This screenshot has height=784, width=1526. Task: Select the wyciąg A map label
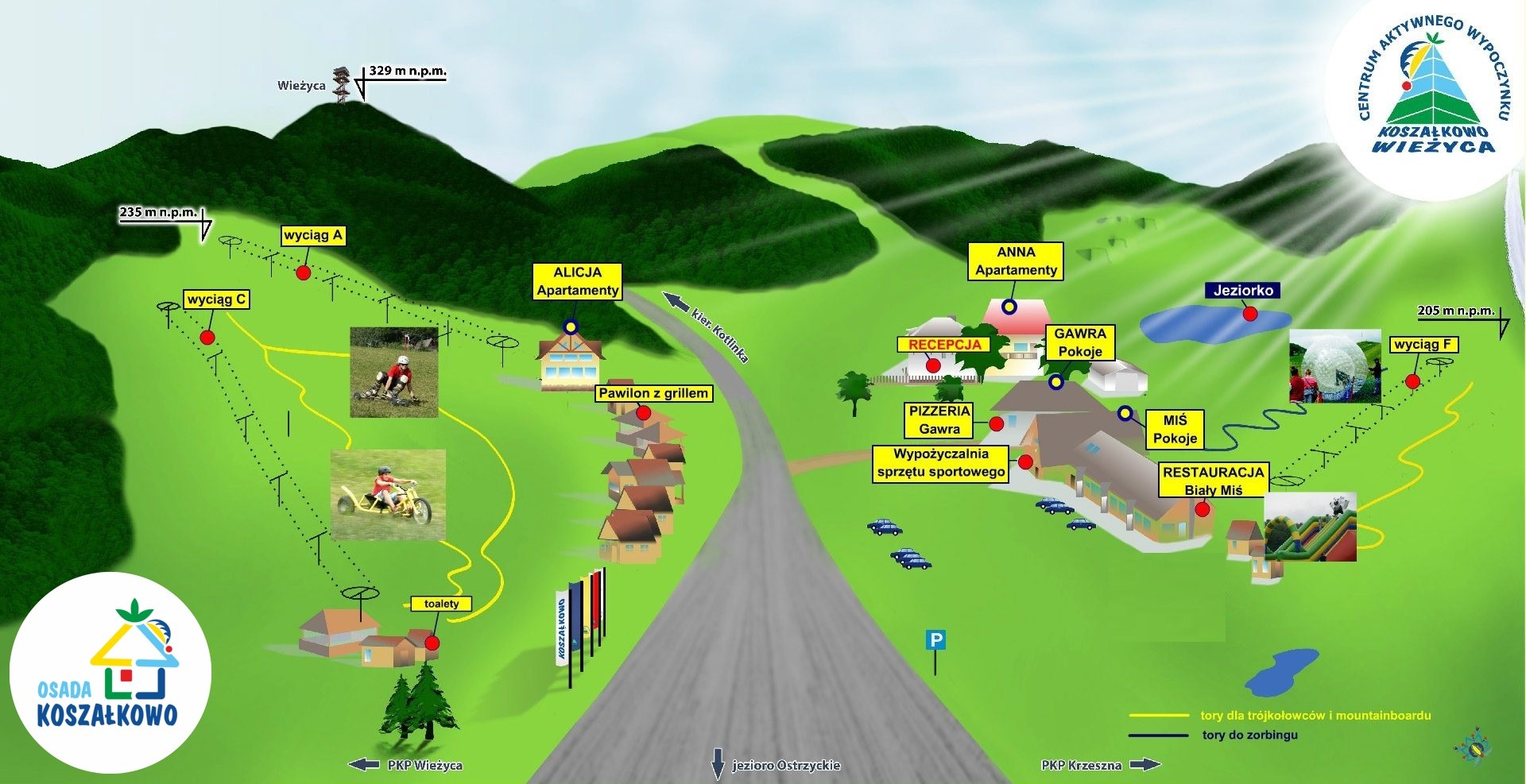pyautogui.click(x=313, y=235)
